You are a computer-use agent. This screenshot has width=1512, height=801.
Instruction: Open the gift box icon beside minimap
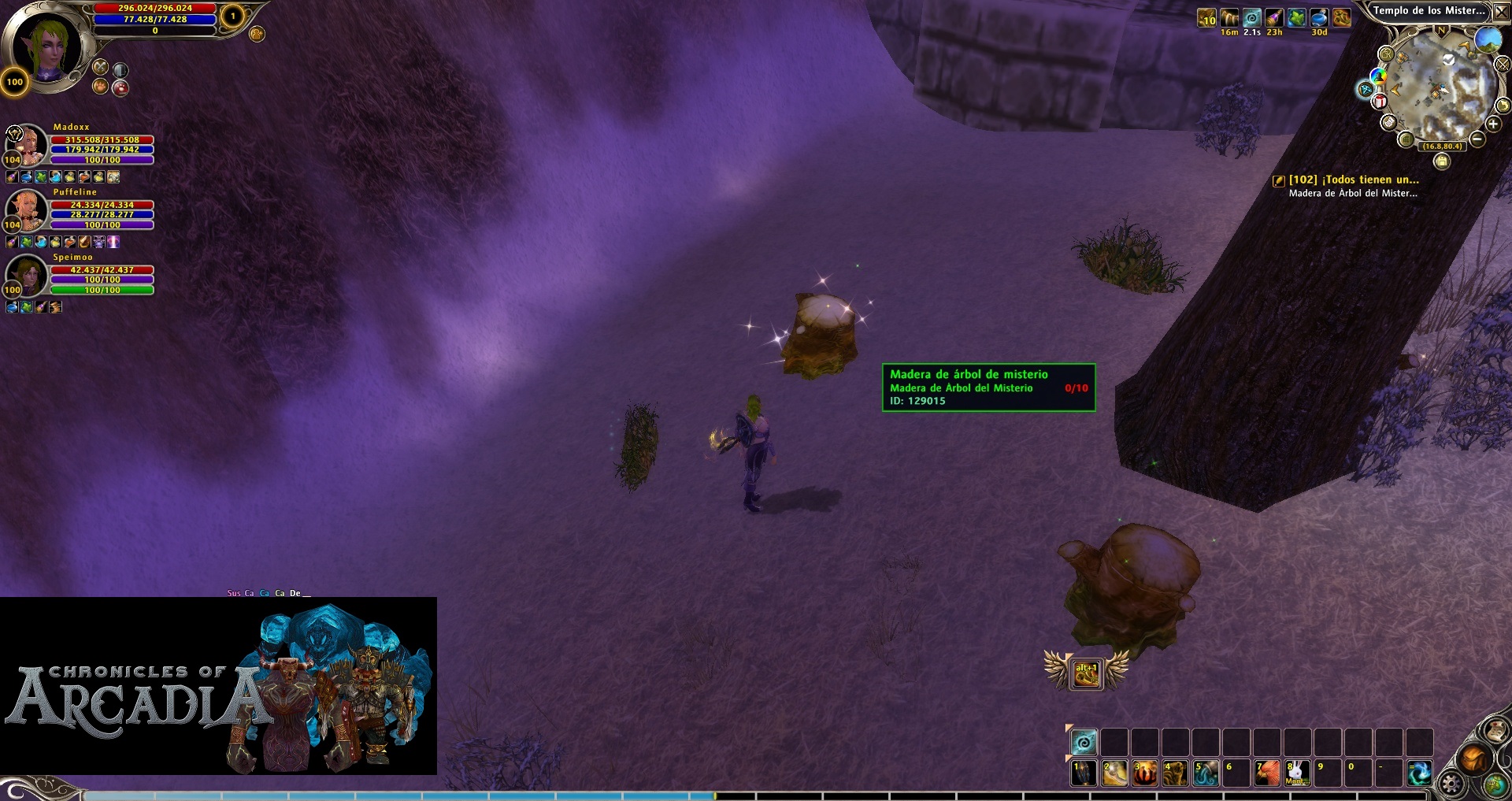coord(1380,102)
